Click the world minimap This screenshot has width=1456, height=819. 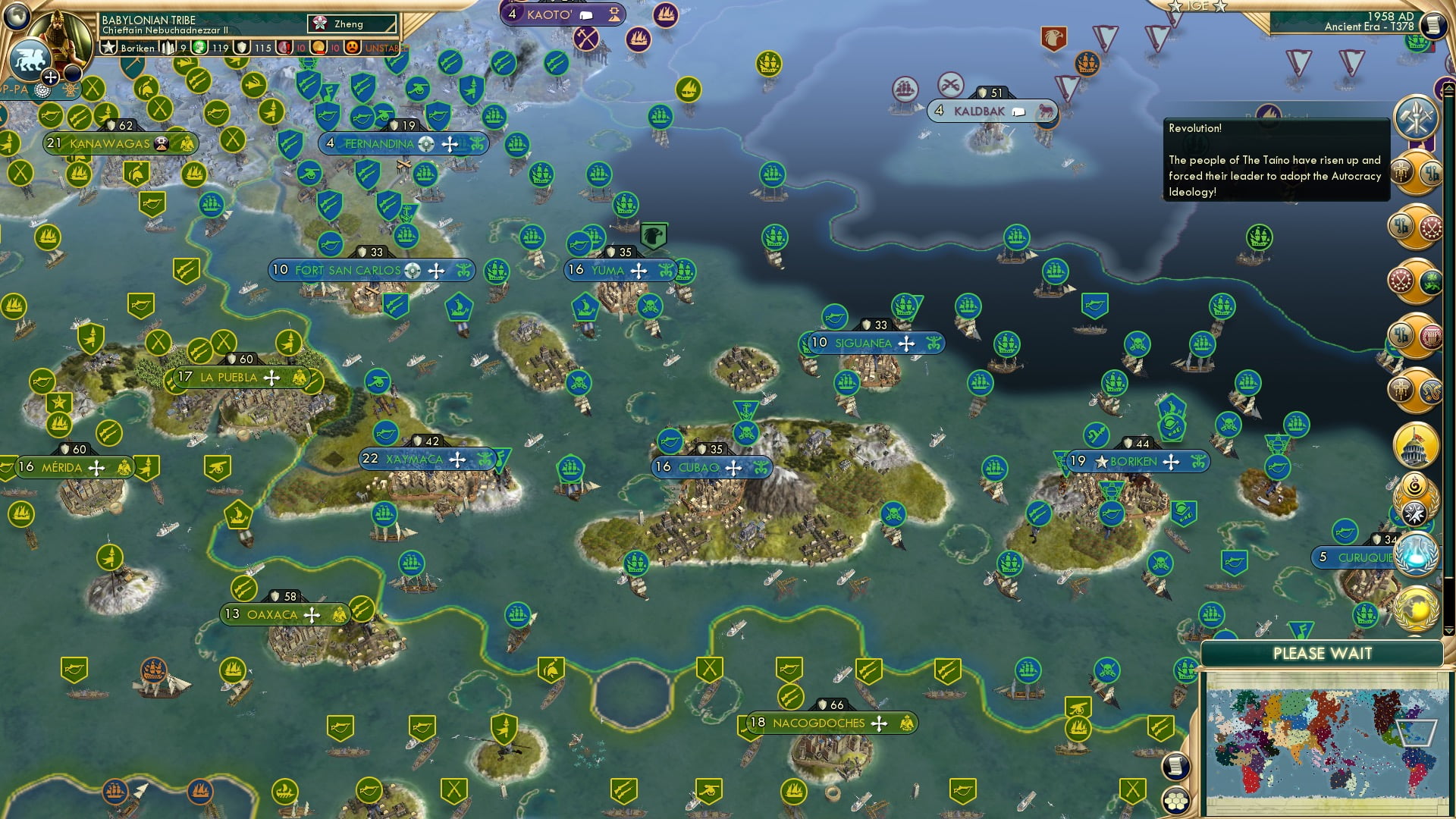(x=1323, y=742)
